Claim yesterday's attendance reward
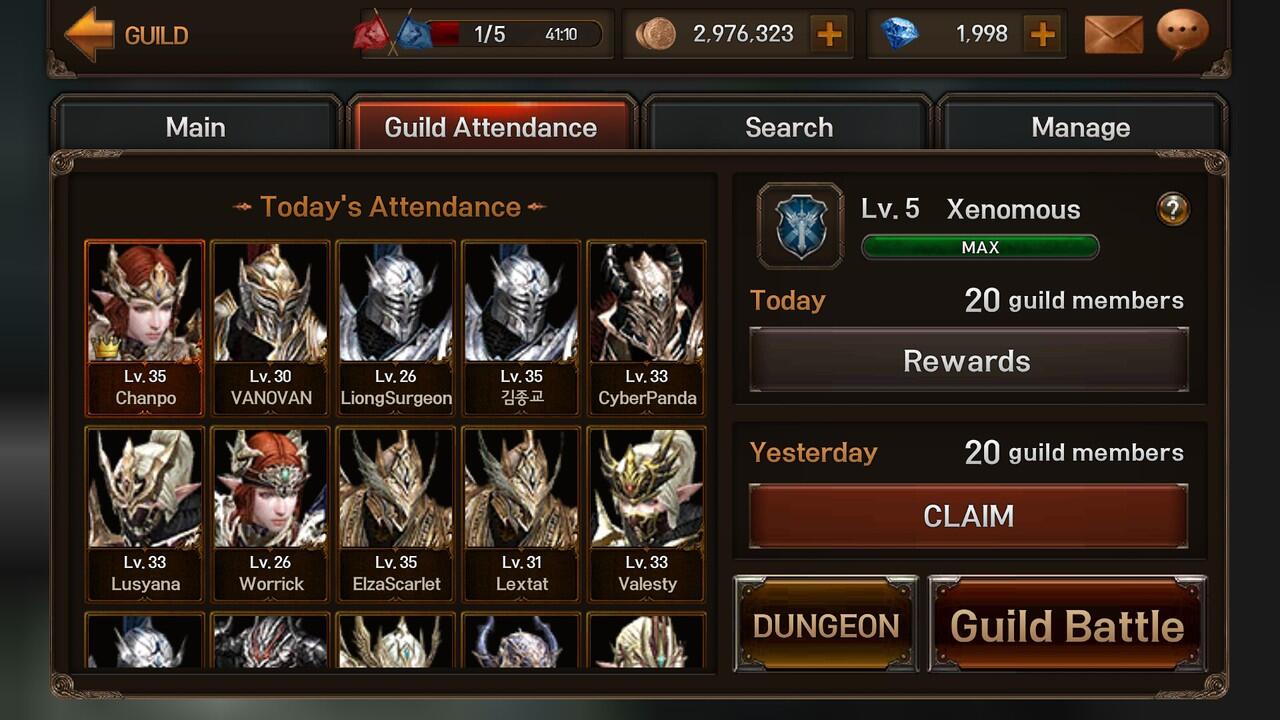1280x720 pixels. coord(967,516)
